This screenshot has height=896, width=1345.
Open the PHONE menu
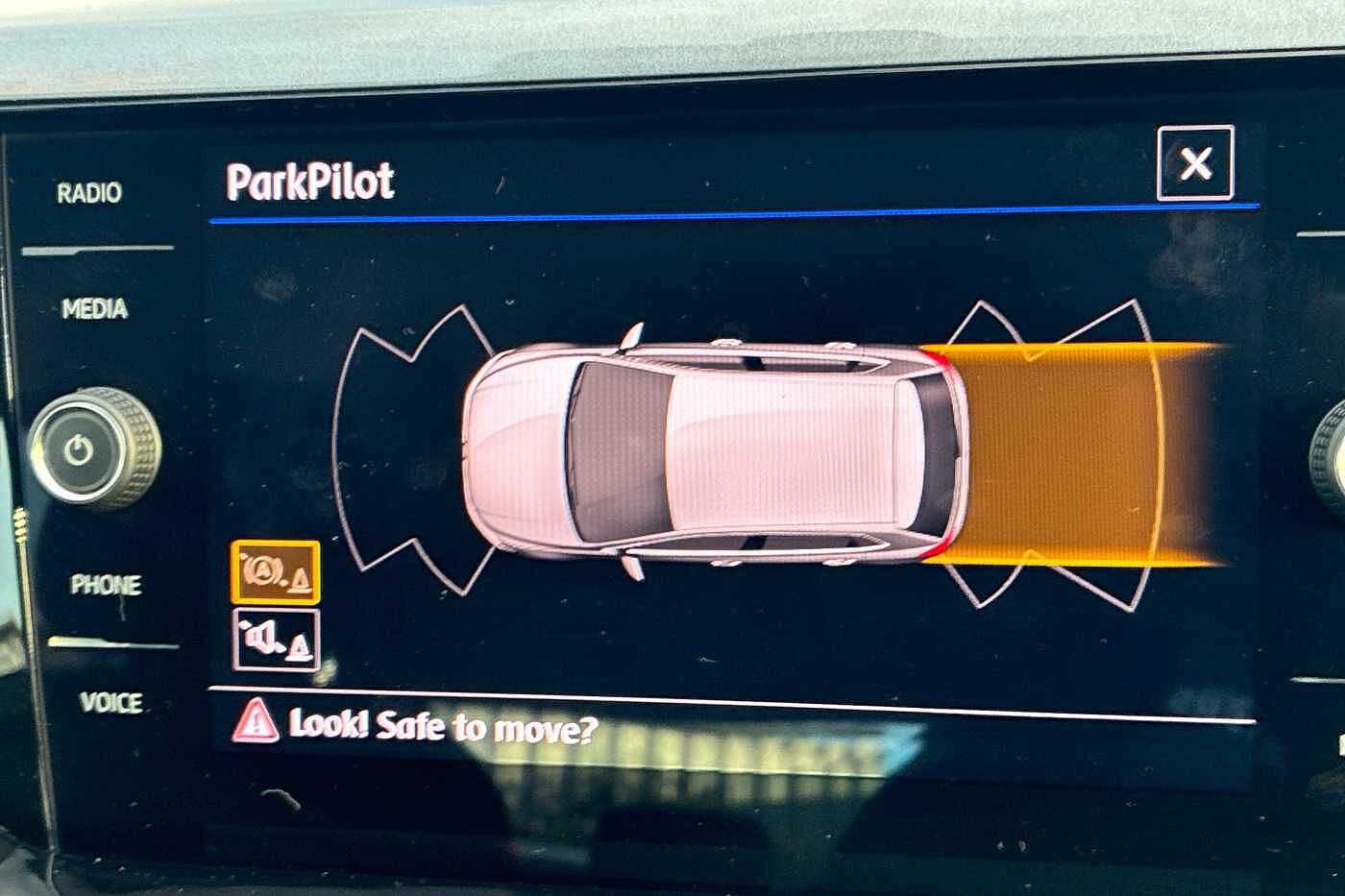(x=105, y=584)
